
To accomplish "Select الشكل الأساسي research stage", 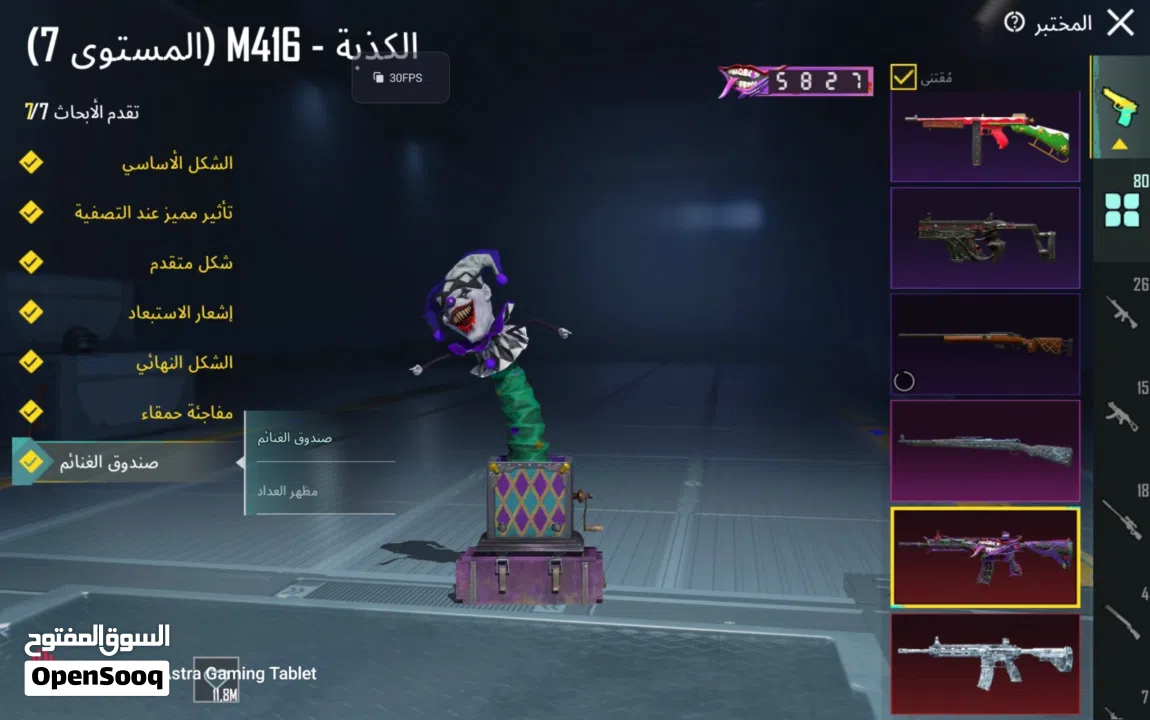I will pyautogui.click(x=176, y=163).
